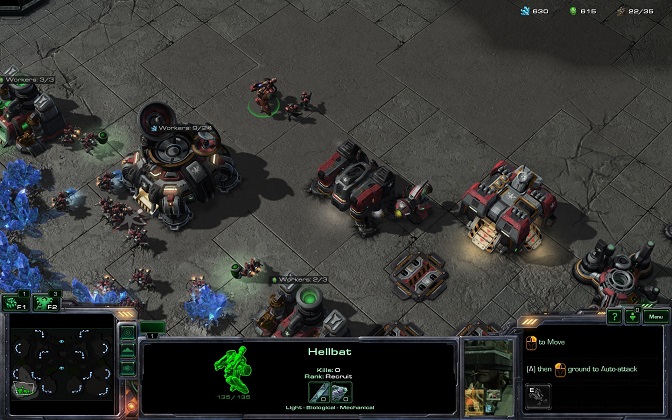The width and height of the screenshot is (672, 420).
Task: Click the bottom minimap side button
Action: click(128, 368)
